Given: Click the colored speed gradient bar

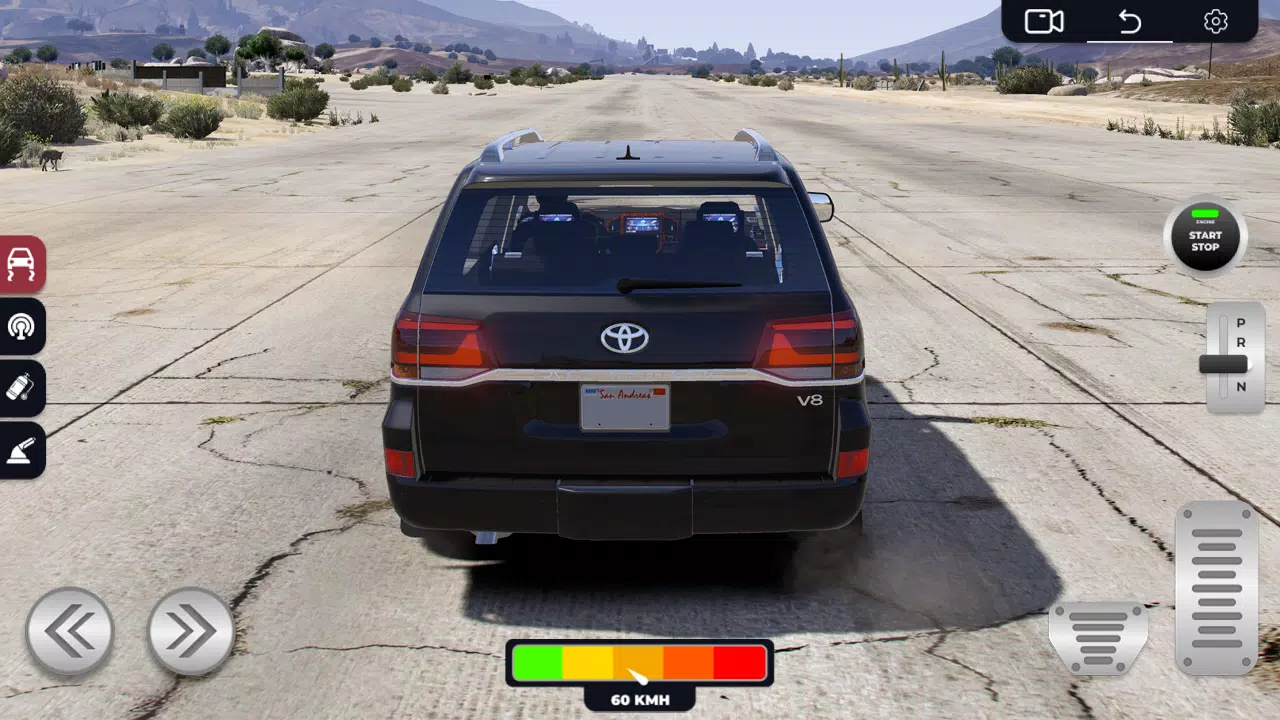Looking at the screenshot, I should 638,662.
